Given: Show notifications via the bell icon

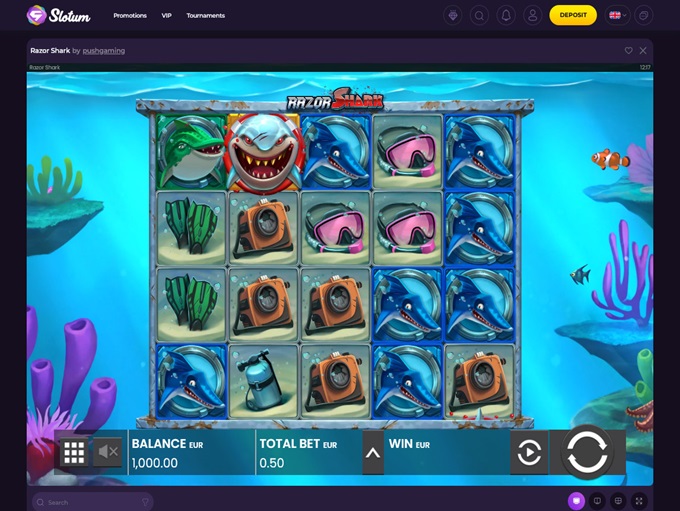Looking at the screenshot, I should [506, 15].
